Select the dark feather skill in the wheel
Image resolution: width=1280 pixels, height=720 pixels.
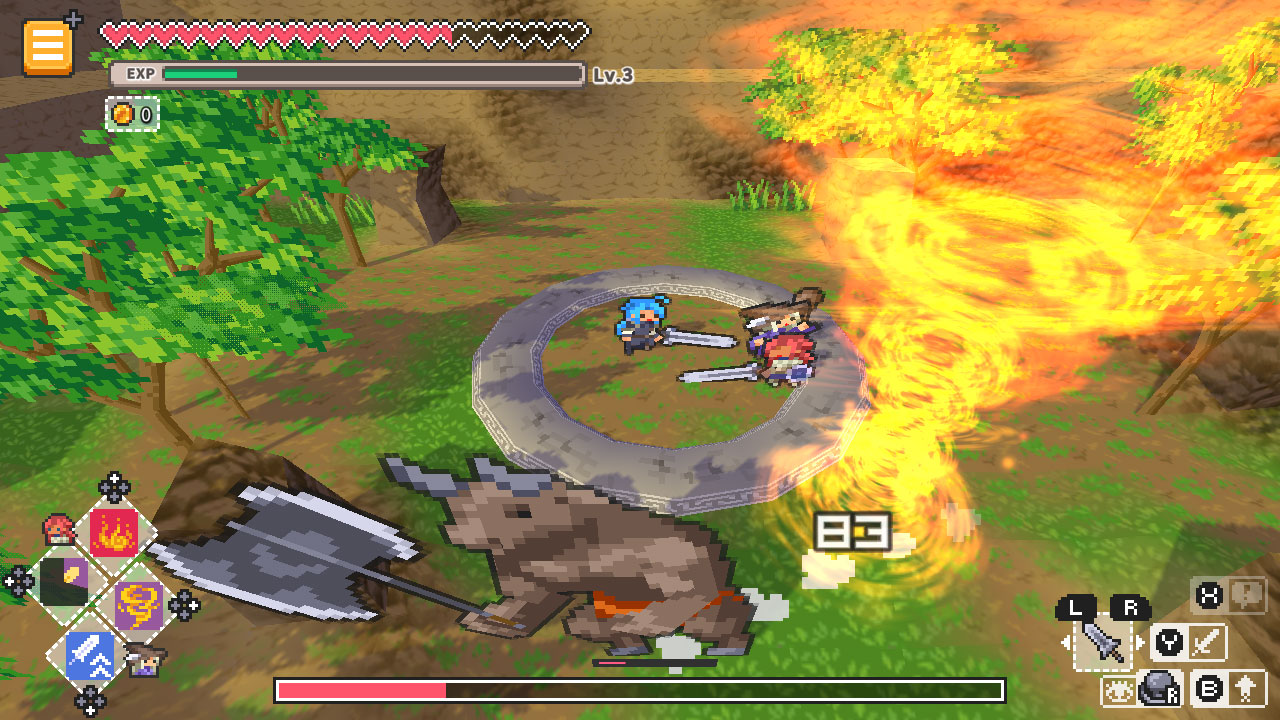(64, 578)
